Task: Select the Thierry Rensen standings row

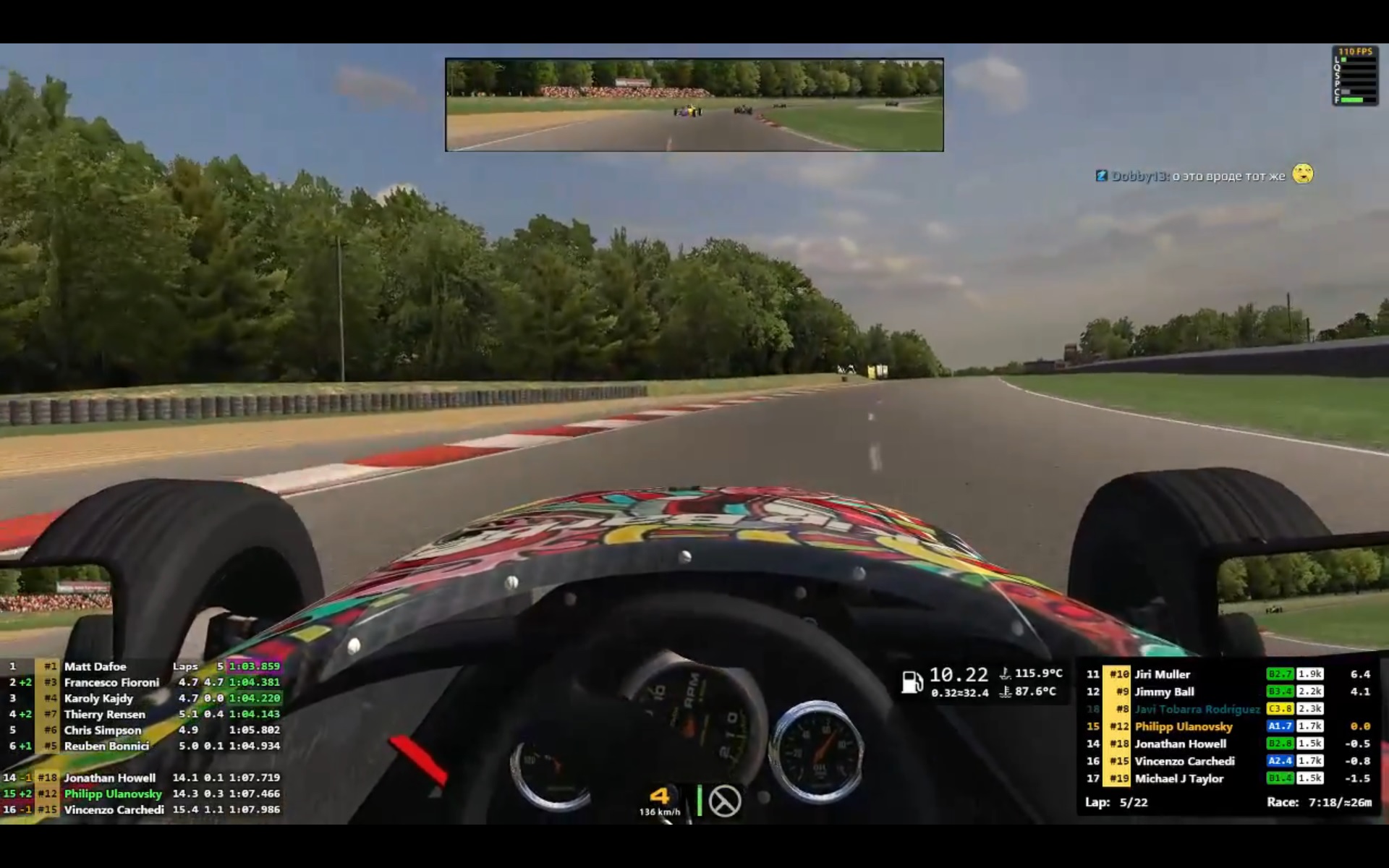Action: [104, 714]
